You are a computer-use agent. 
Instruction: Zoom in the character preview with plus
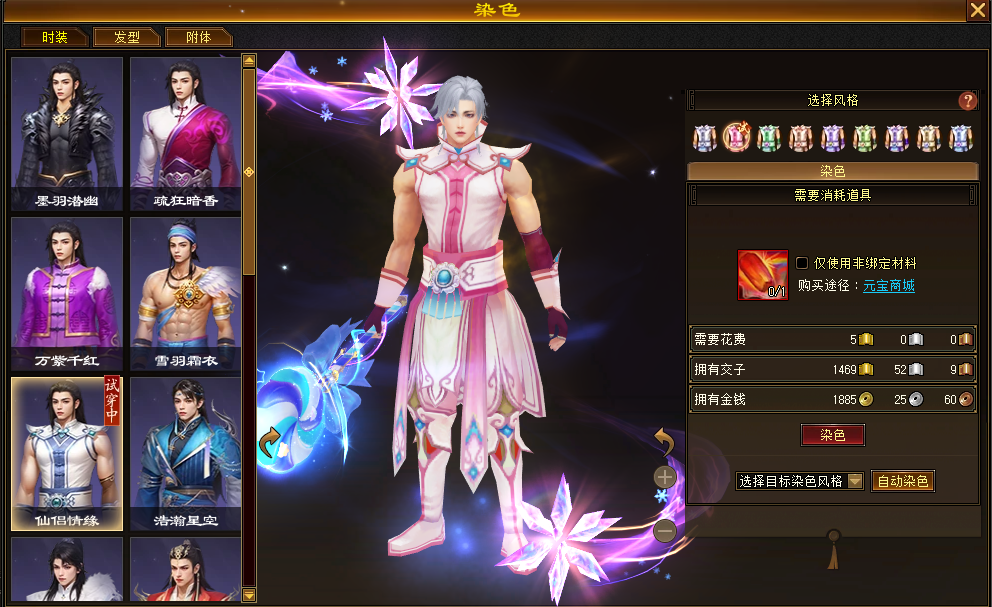[665, 477]
